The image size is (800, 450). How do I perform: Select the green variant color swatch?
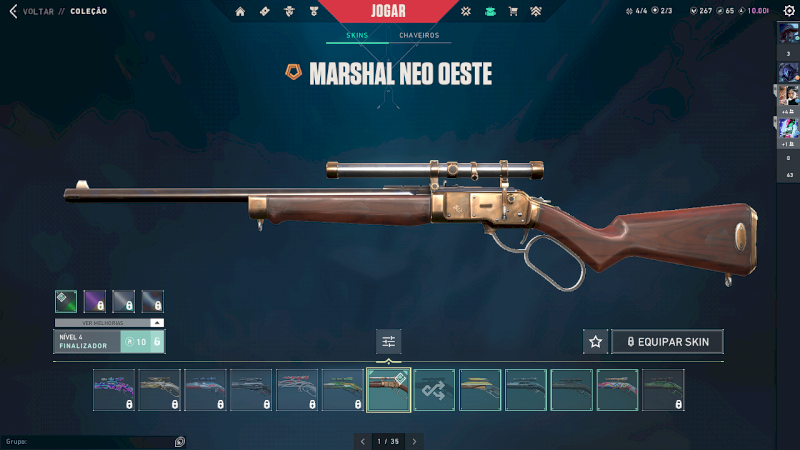click(x=67, y=300)
